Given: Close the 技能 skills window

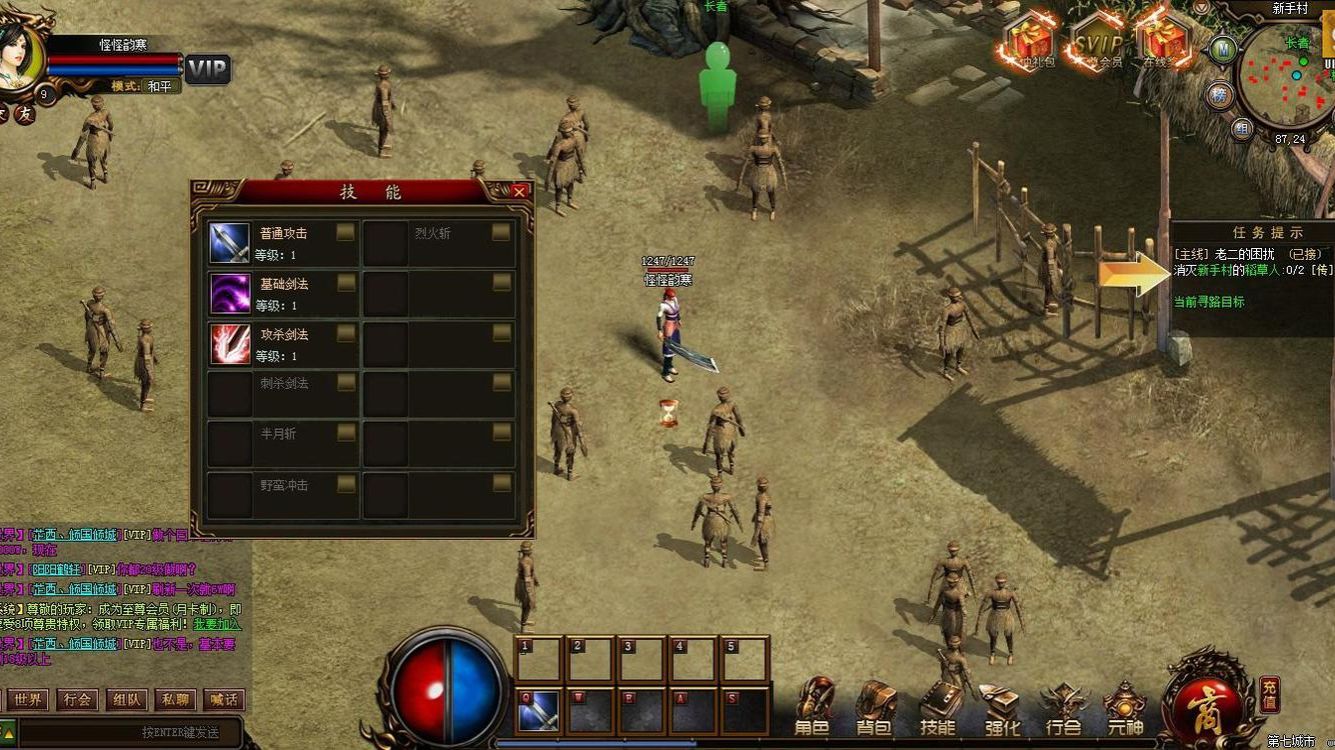Looking at the screenshot, I should pyautogui.click(x=519, y=191).
